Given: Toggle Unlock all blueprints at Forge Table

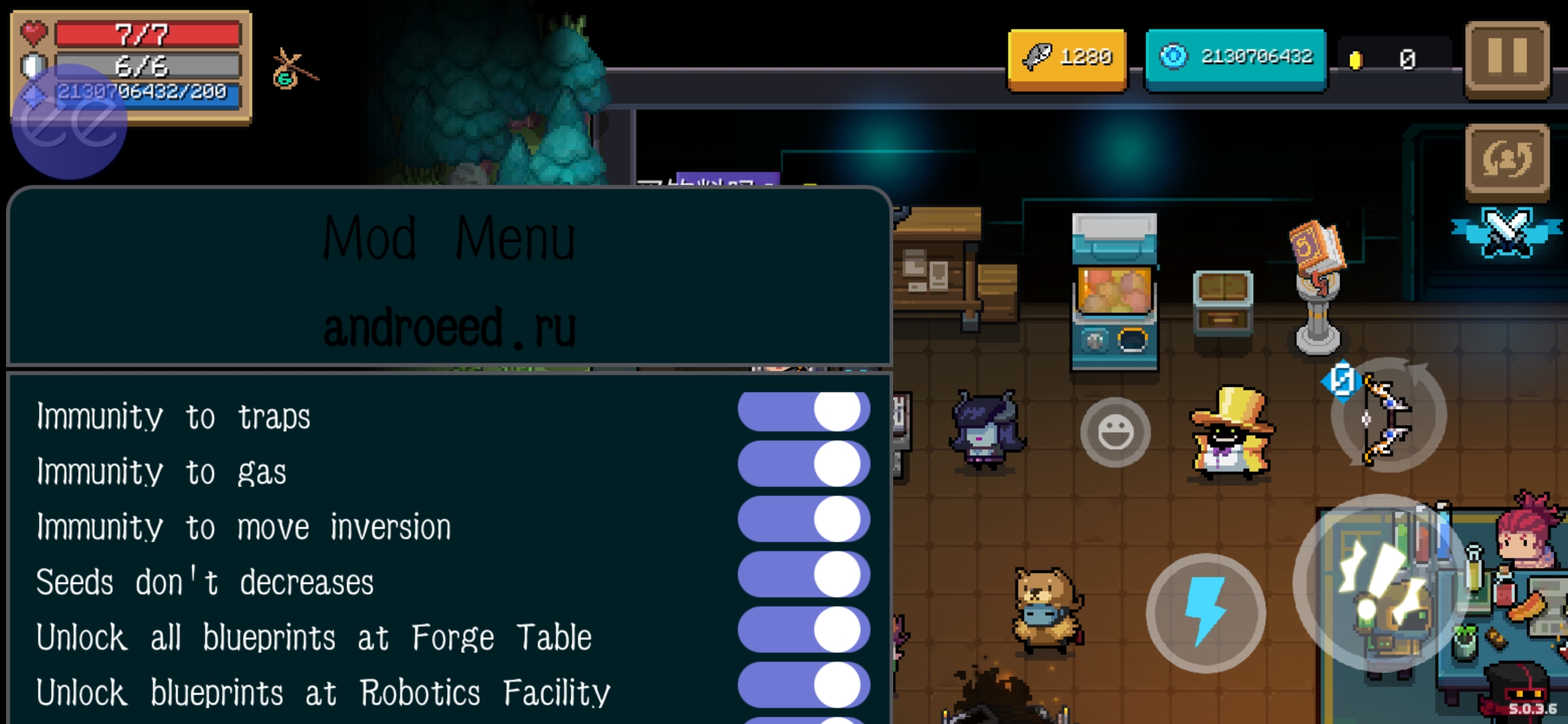Looking at the screenshot, I should (x=803, y=630).
